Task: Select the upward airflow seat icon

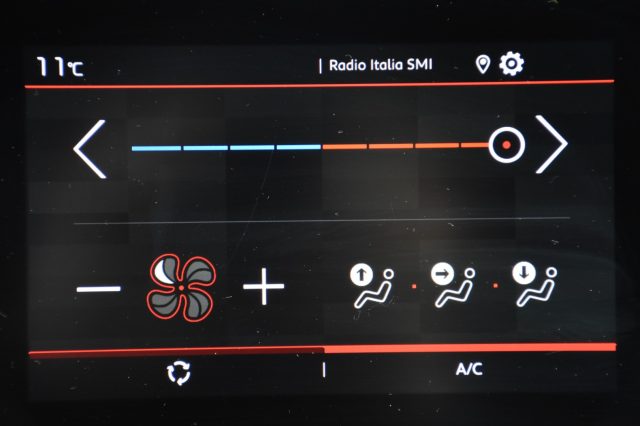Action: pyautogui.click(x=370, y=285)
